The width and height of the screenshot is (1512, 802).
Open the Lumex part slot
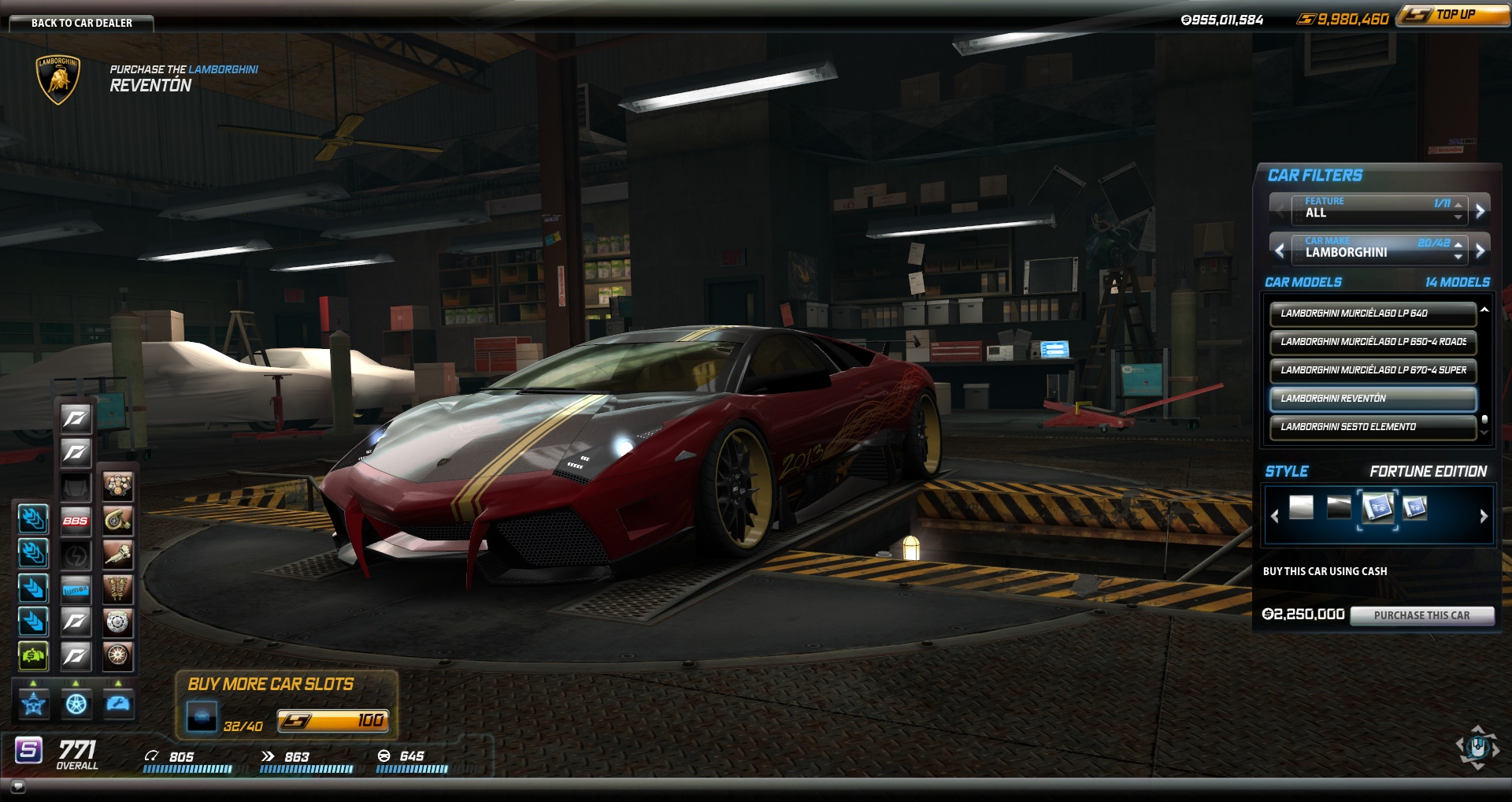(x=76, y=589)
